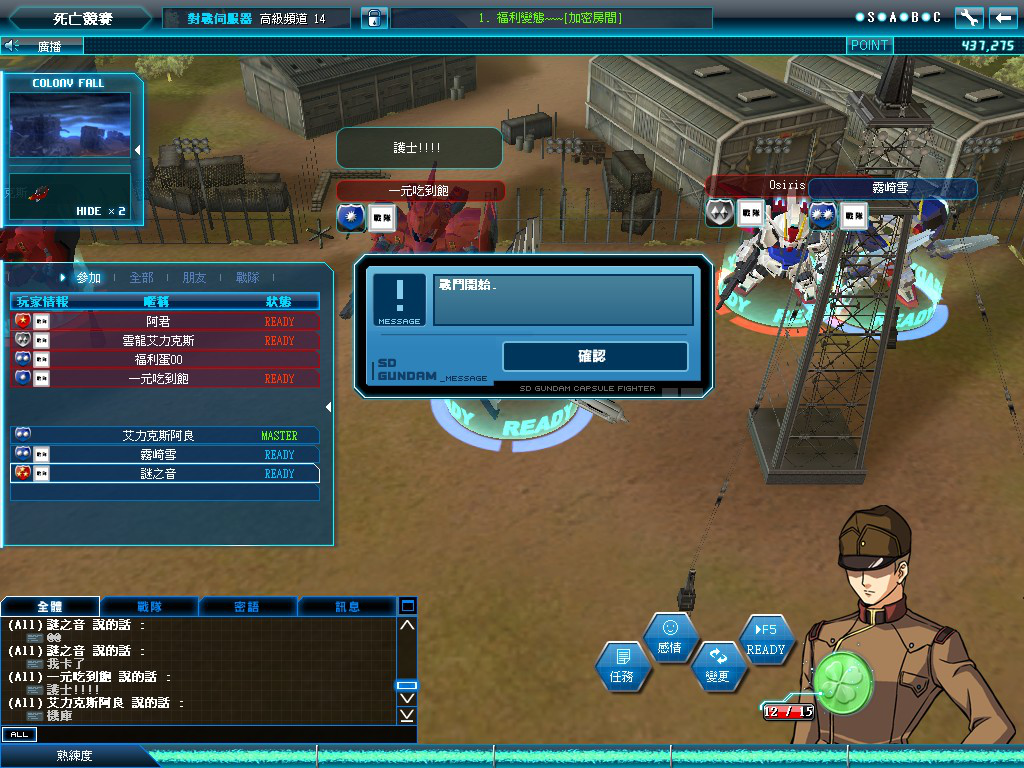
Task: Open the 密語 whisper chat tab
Action: coord(247,606)
